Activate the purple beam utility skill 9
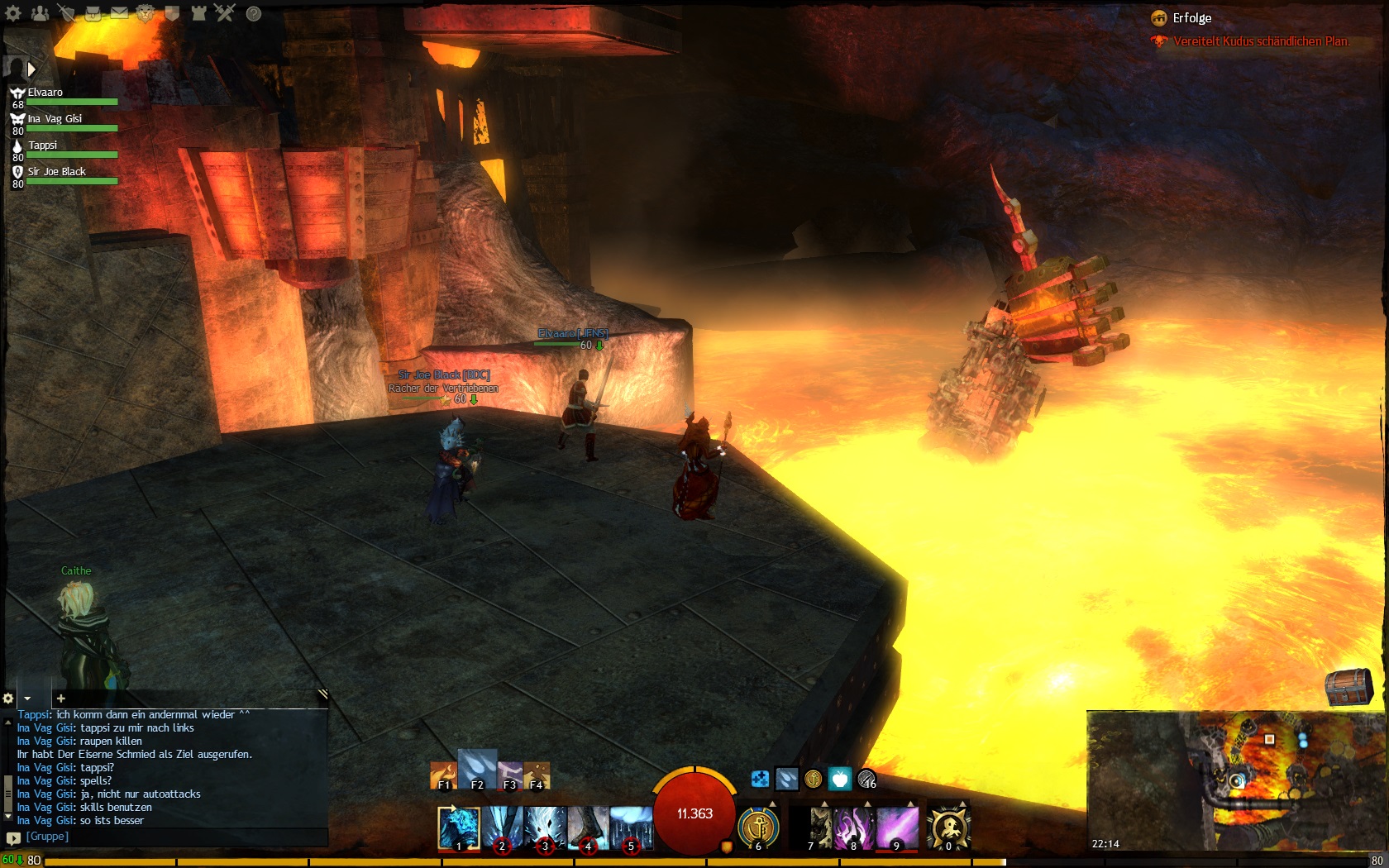 [897, 827]
